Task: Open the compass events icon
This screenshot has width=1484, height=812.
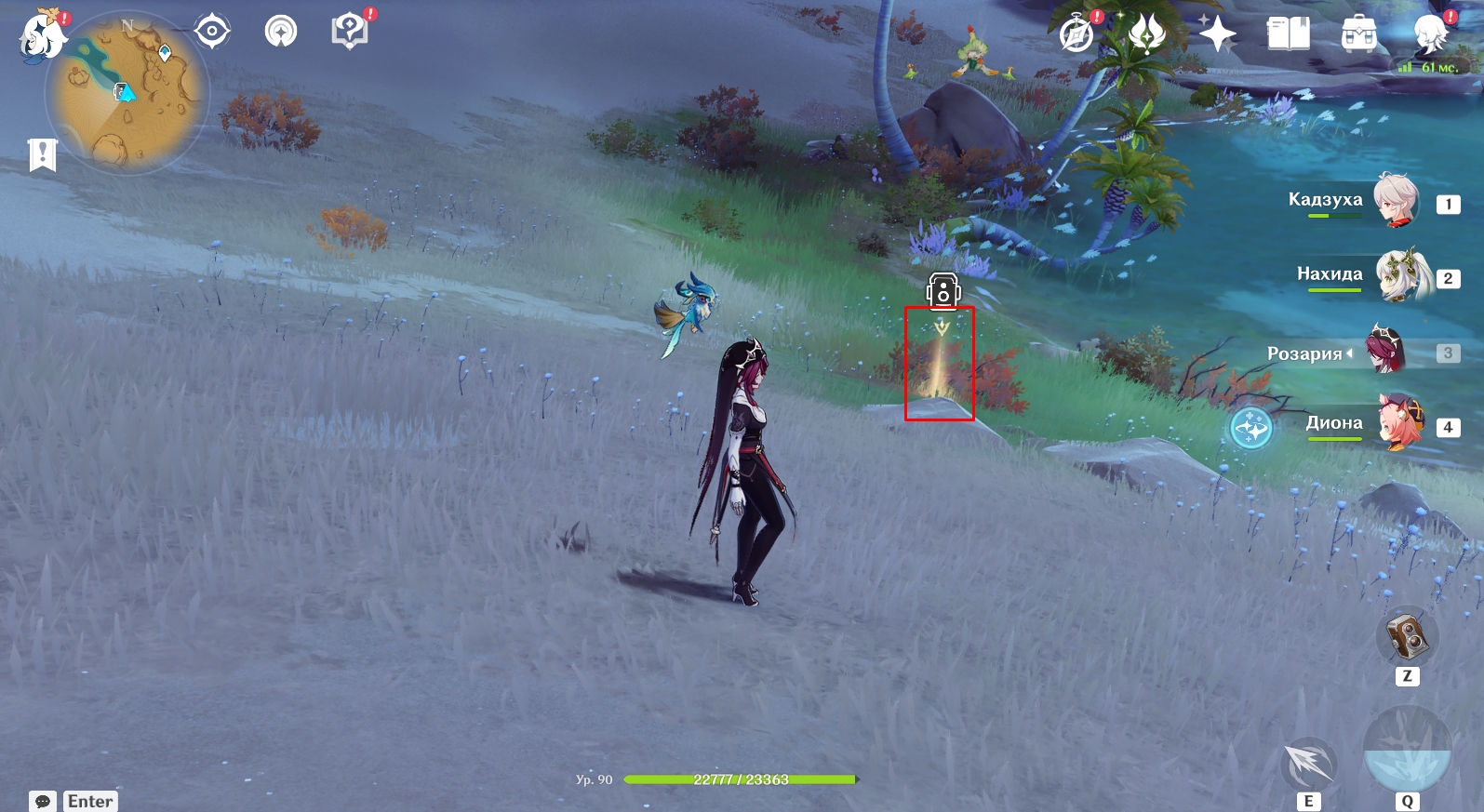Action: pyautogui.click(x=1077, y=34)
